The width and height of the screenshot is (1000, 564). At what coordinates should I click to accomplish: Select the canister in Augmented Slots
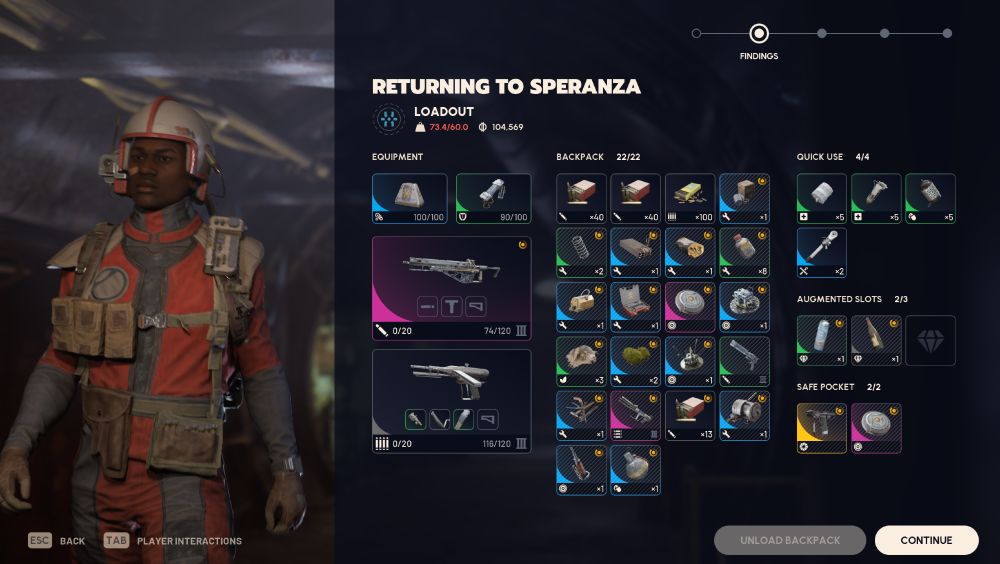point(822,340)
